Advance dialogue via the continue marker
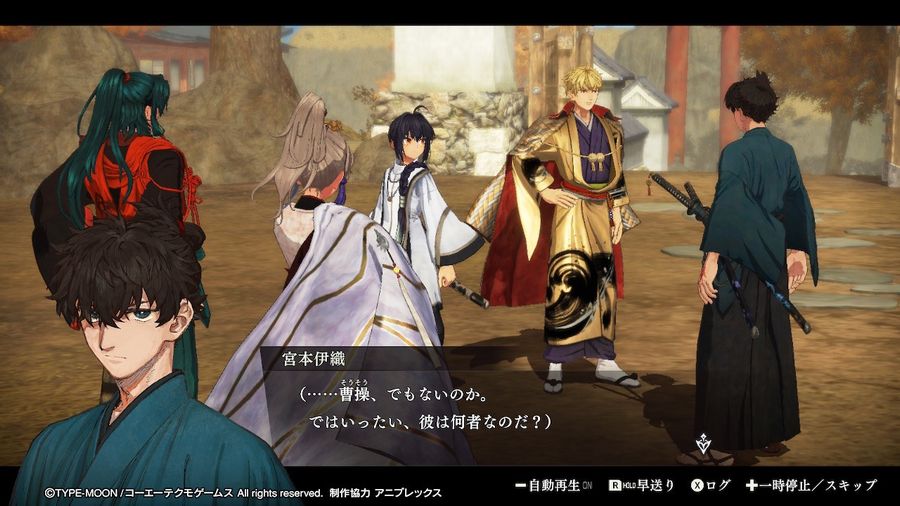 (x=703, y=442)
